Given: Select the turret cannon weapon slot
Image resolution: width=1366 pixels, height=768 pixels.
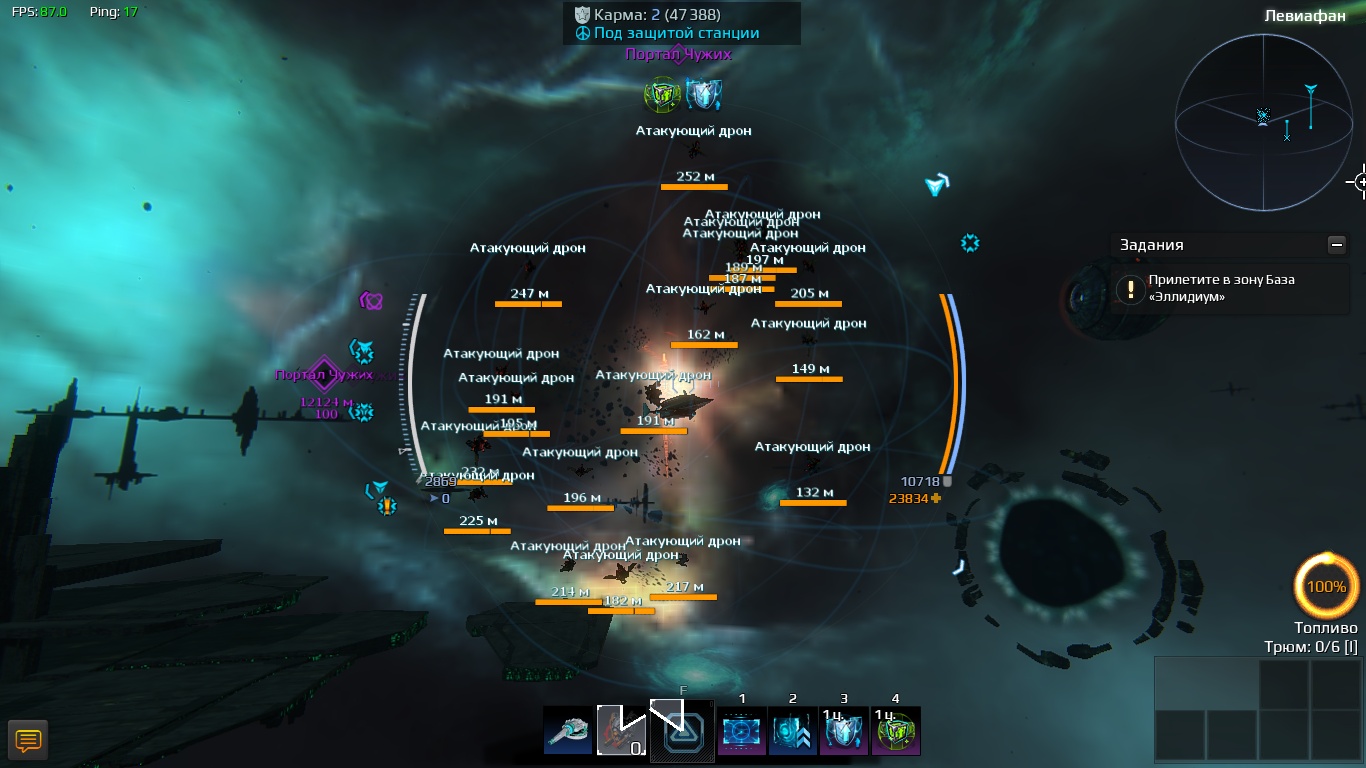Looking at the screenshot, I should click(x=568, y=731).
